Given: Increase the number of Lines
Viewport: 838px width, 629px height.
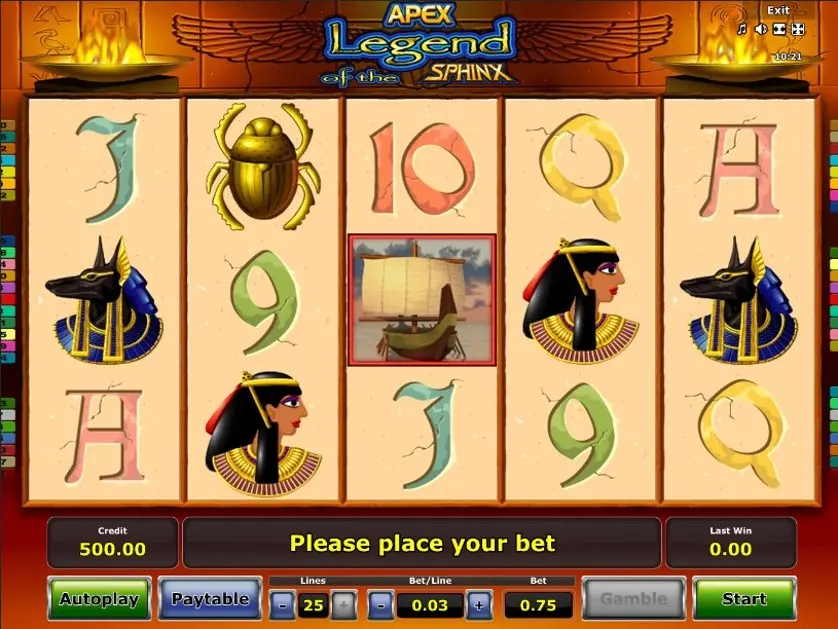Looking at the screenshot, I should pos(342,604).
